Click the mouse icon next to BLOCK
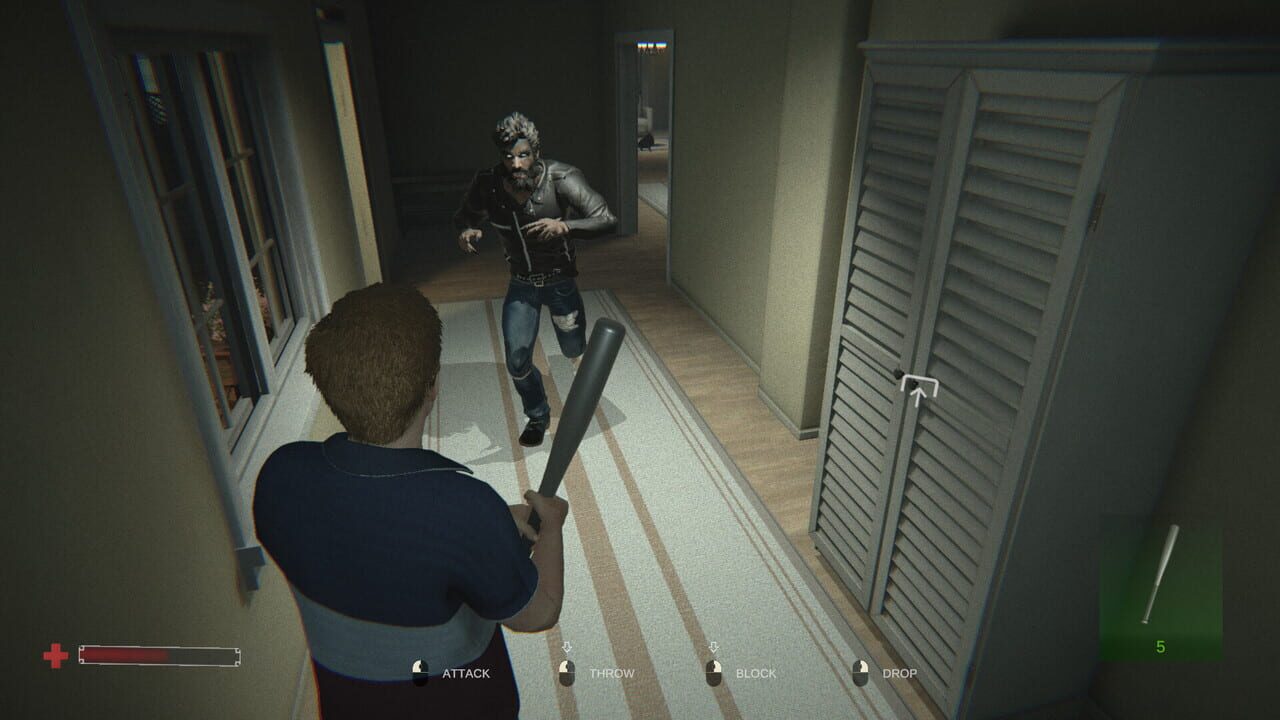 [716, 672]
